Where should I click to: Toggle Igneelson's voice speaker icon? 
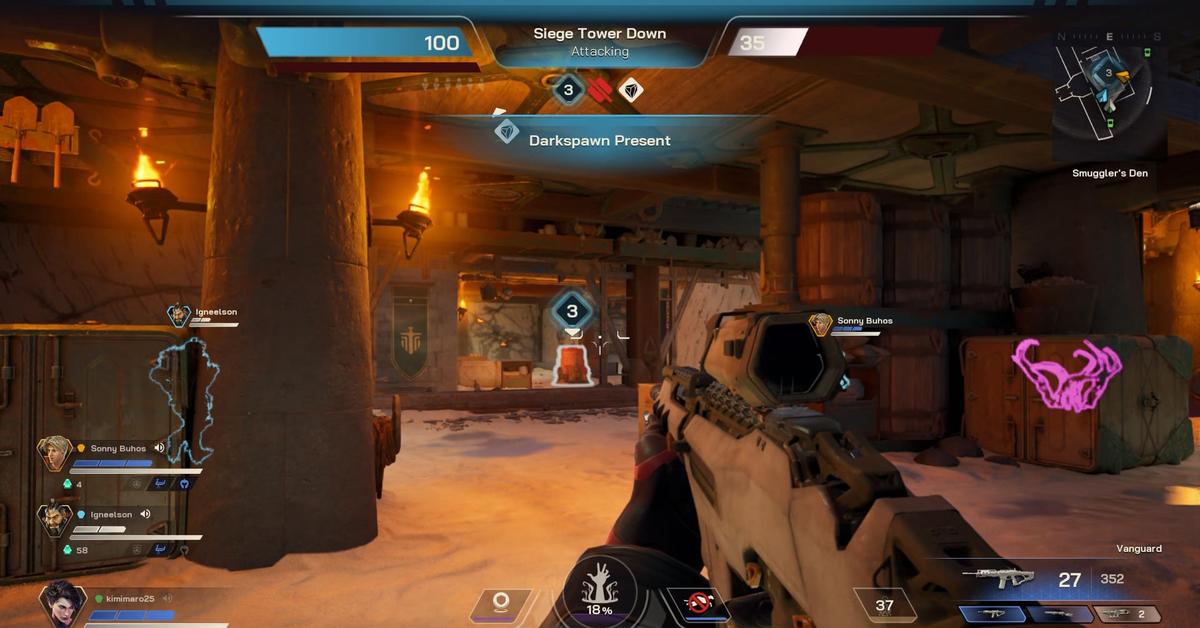[146, 514]
